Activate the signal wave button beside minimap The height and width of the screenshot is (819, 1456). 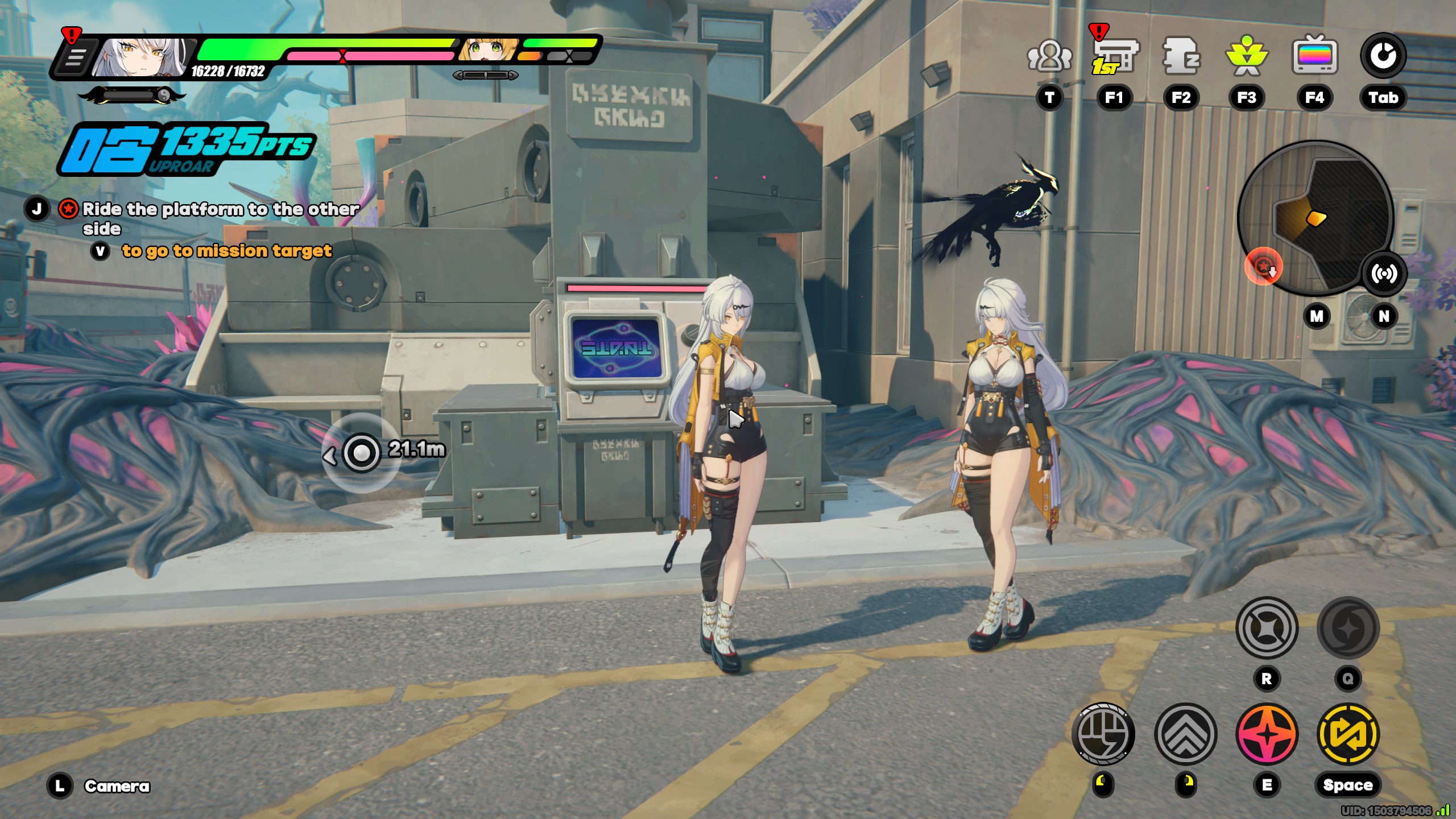pyautogui.click(x=1383, y=274)
